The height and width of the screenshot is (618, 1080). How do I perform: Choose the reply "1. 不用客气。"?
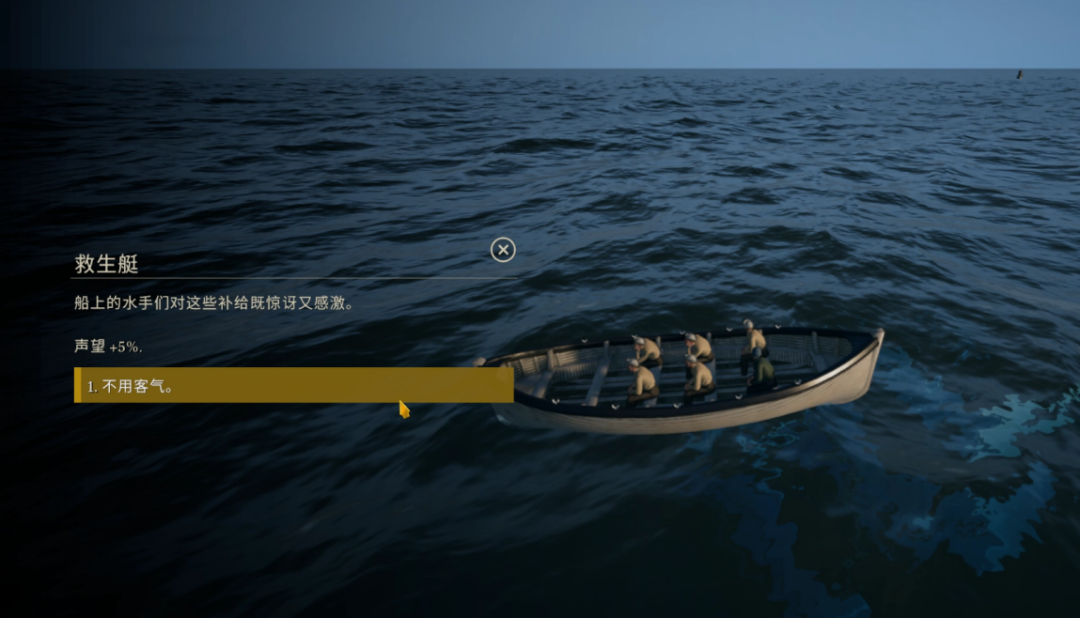(x=293, y=385)
